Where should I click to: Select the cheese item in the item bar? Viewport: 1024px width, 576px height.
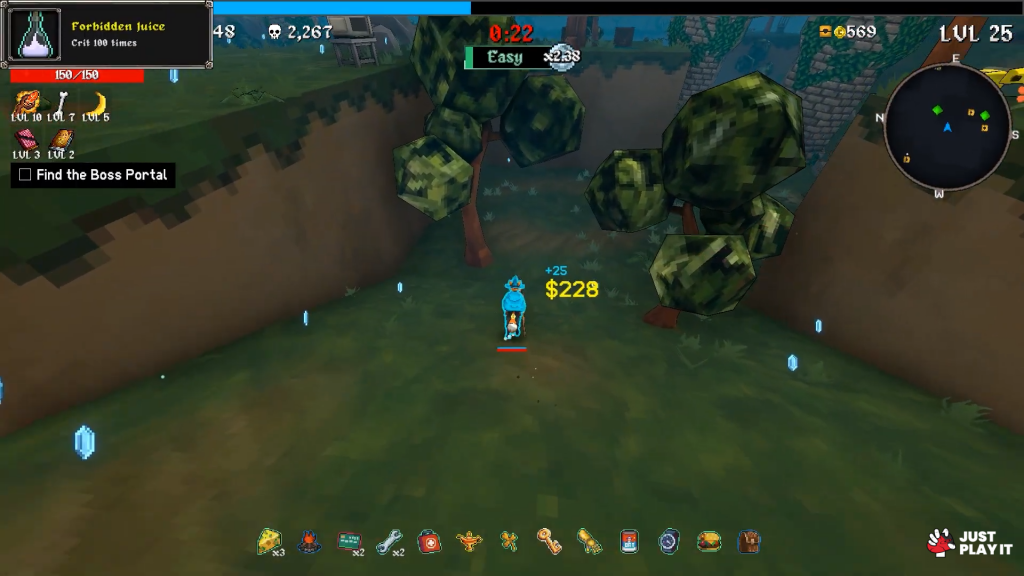point(269,541)
